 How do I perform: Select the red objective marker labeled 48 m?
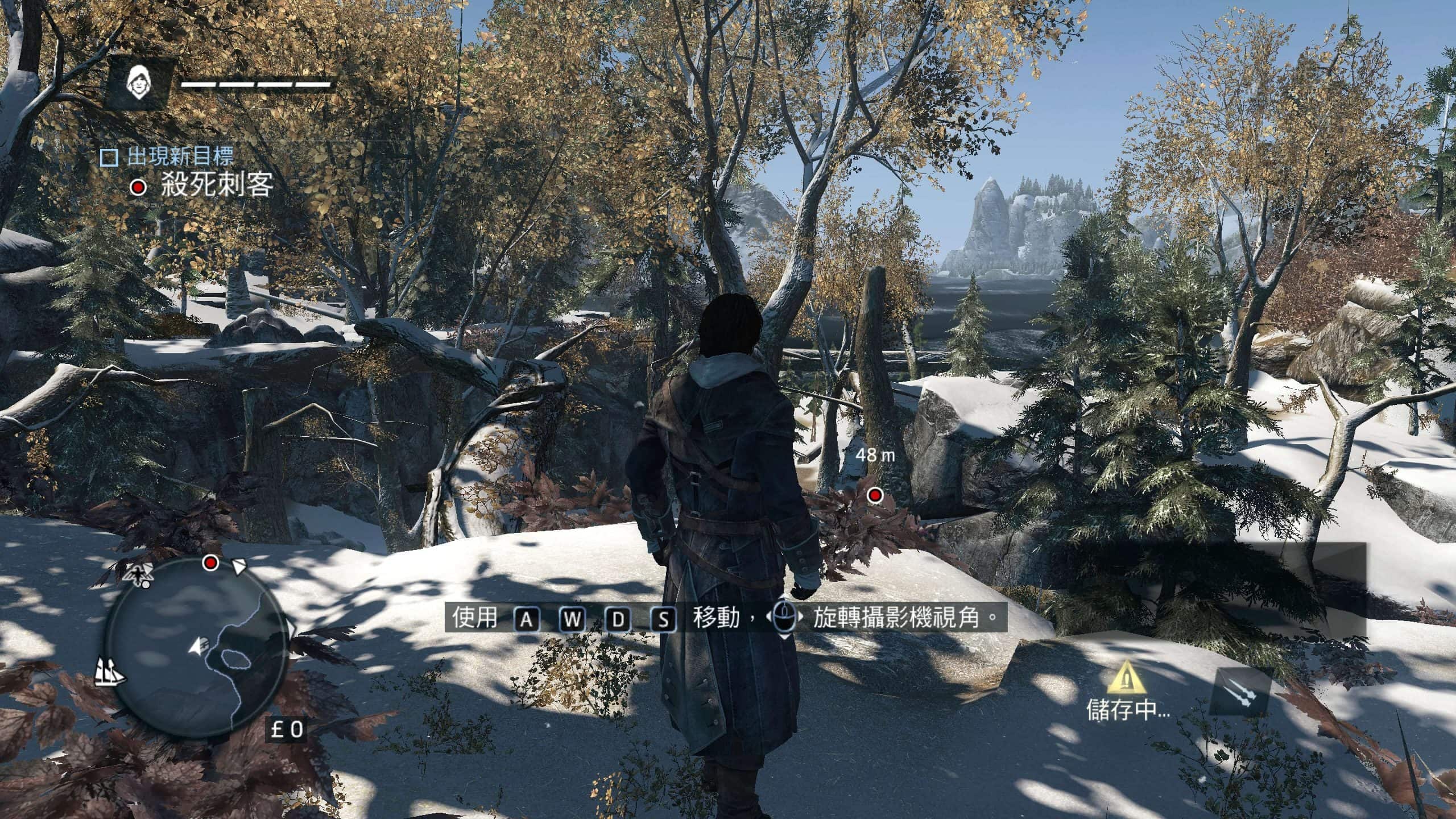click(875, 496)
